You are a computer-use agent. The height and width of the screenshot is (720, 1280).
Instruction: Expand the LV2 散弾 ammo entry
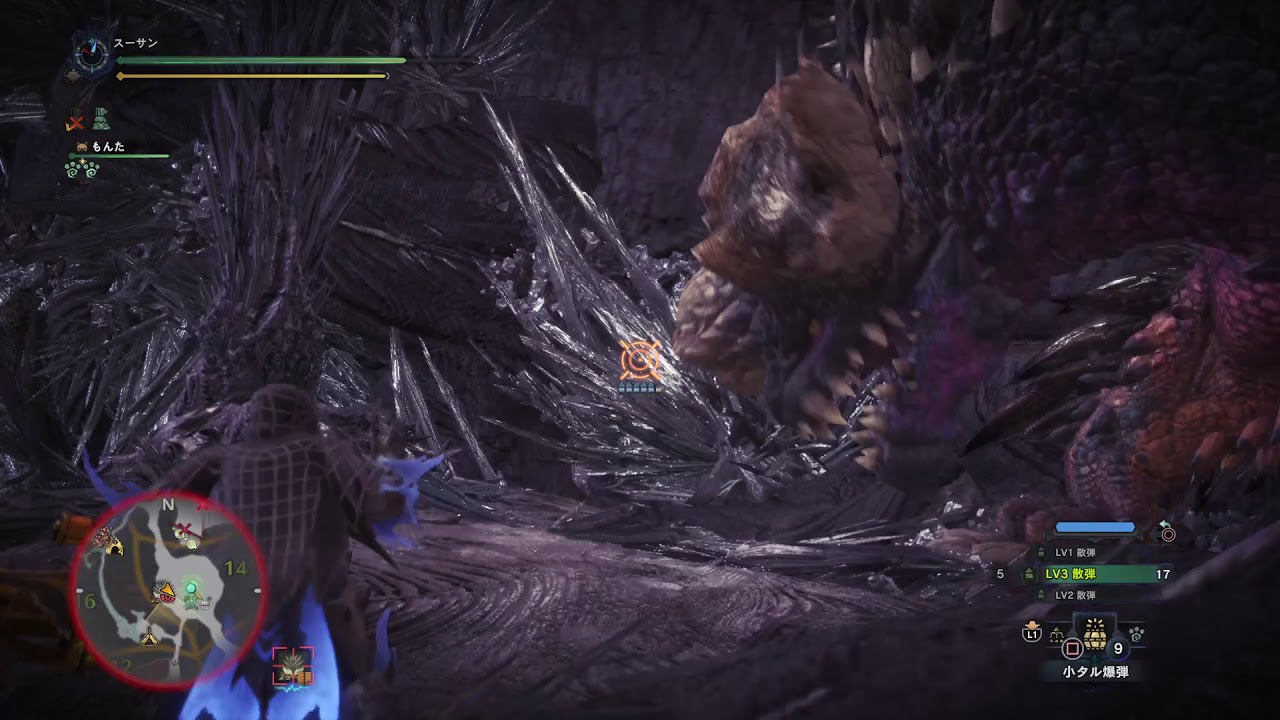pos(1076,596)
